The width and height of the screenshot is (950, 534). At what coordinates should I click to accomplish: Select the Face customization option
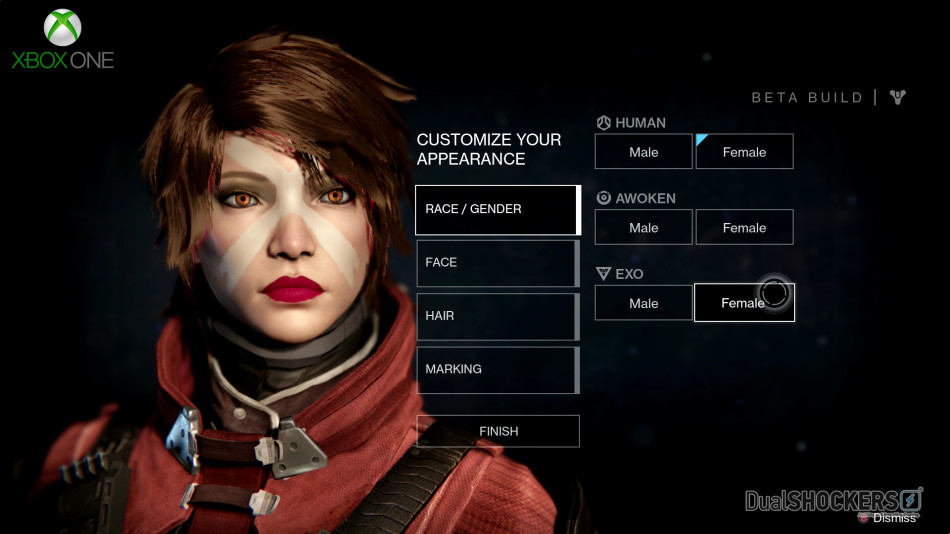pos(497,263)
